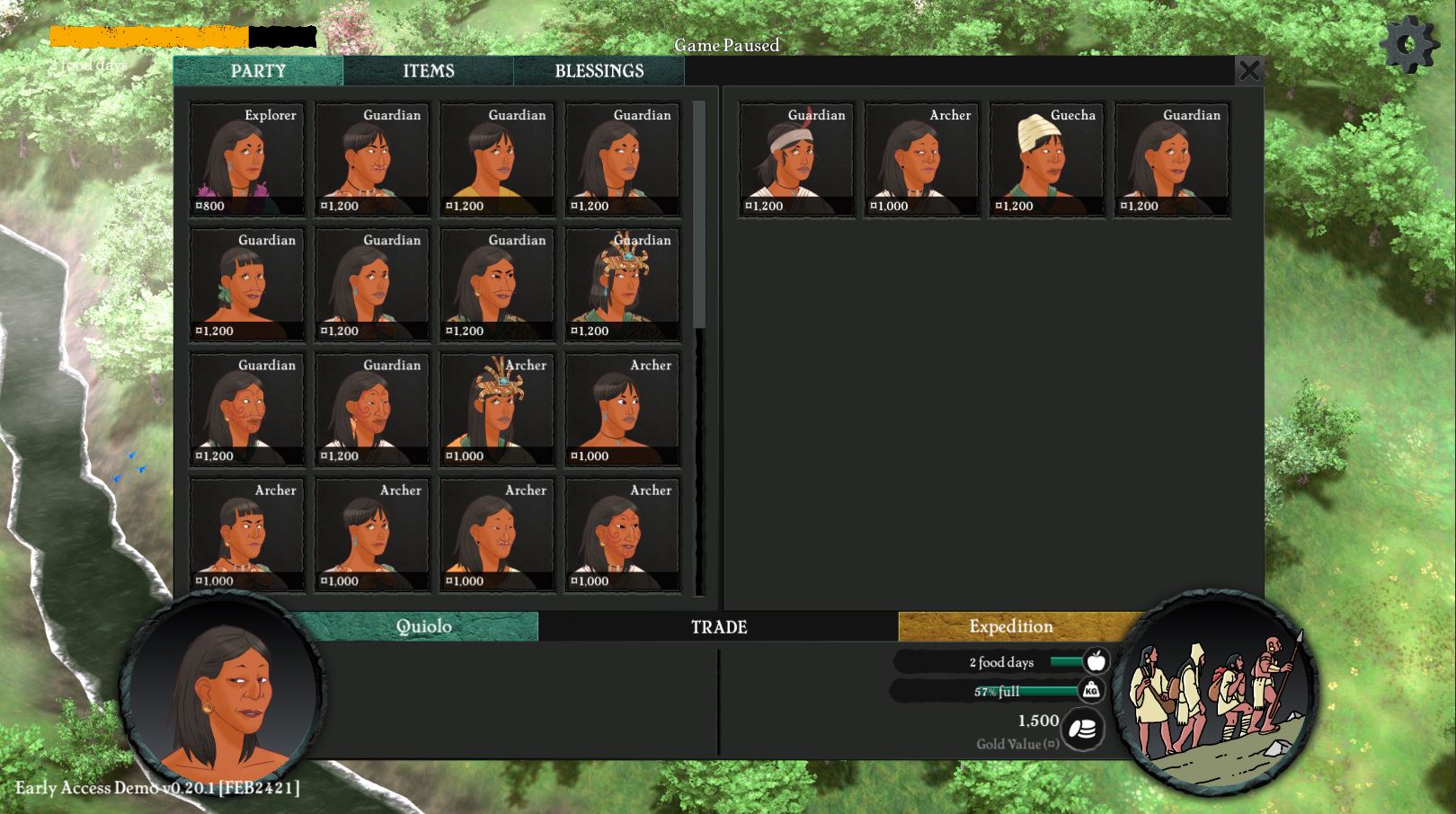Open settings with the gear icon
This screenshot has height=814, width=1456.
(x=1408, y=44)
